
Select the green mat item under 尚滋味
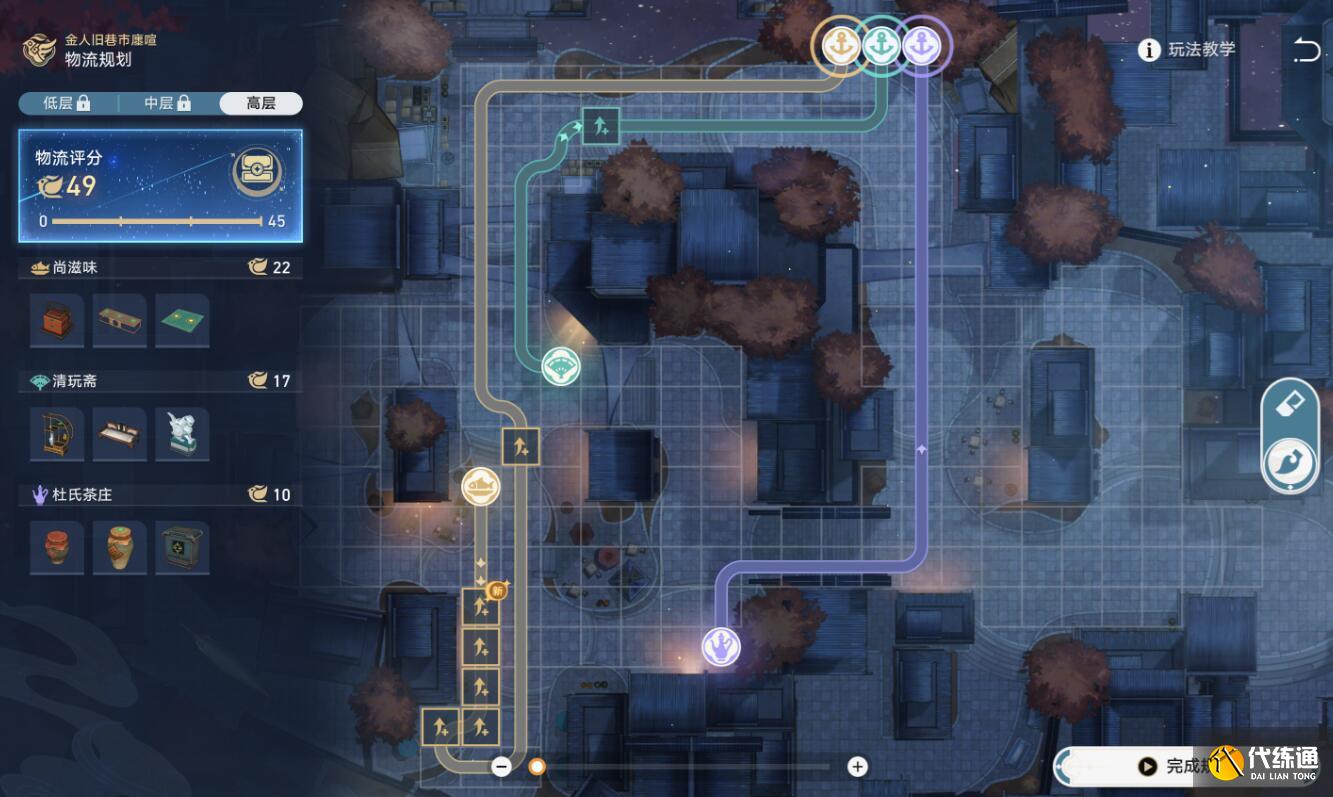[182, 321]
